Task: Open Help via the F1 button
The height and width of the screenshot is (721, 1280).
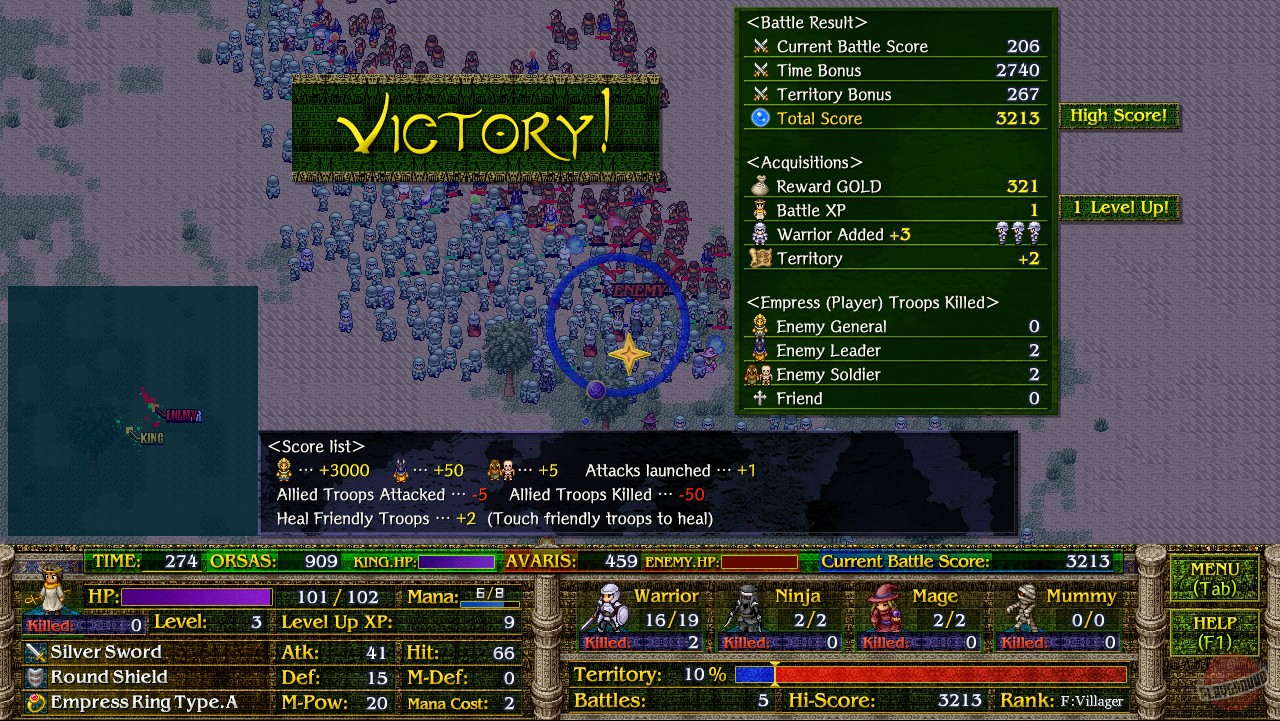Action: (x=1213, y=634)
